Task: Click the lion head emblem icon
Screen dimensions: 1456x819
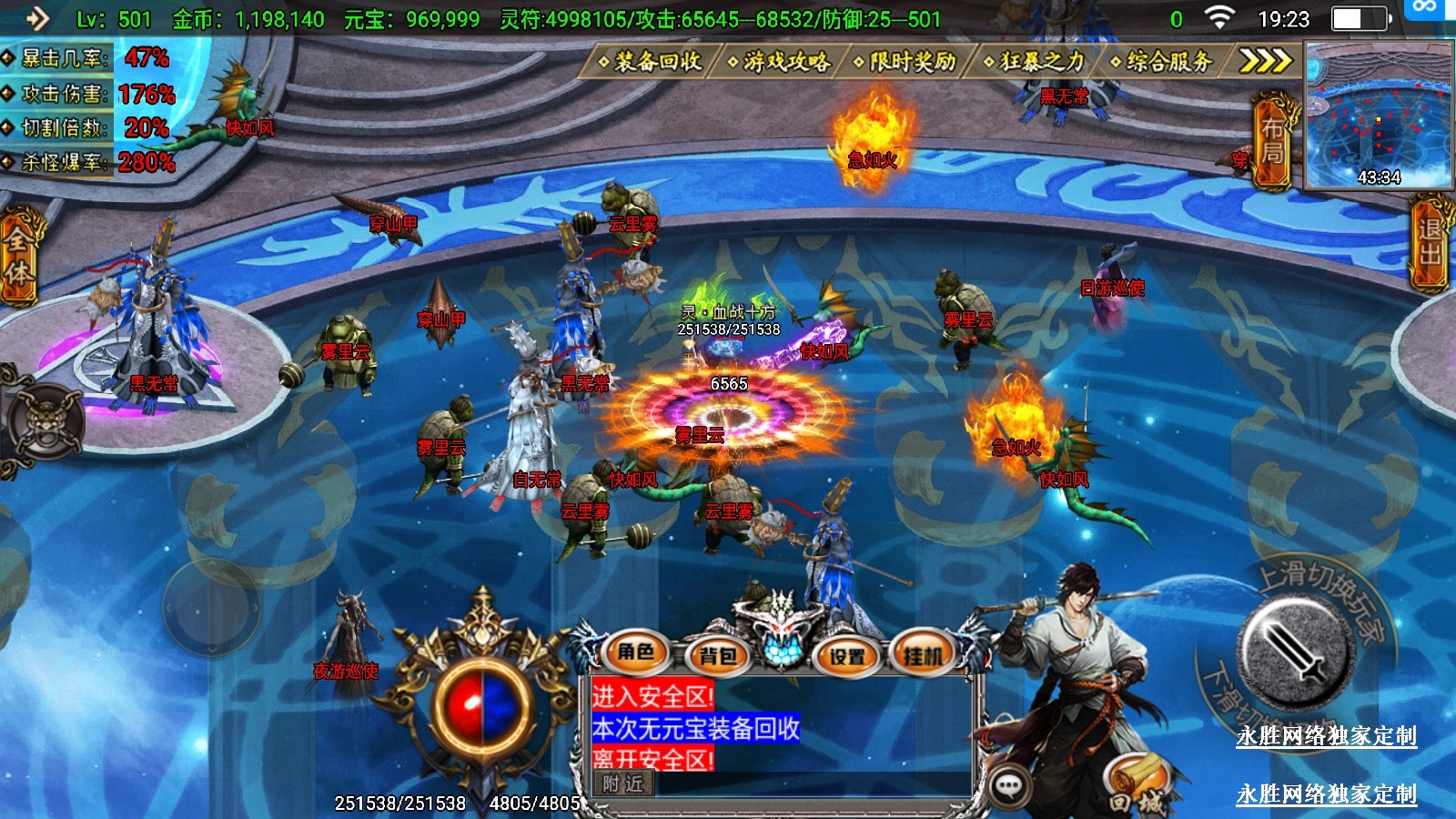Action: coord(44,421)
